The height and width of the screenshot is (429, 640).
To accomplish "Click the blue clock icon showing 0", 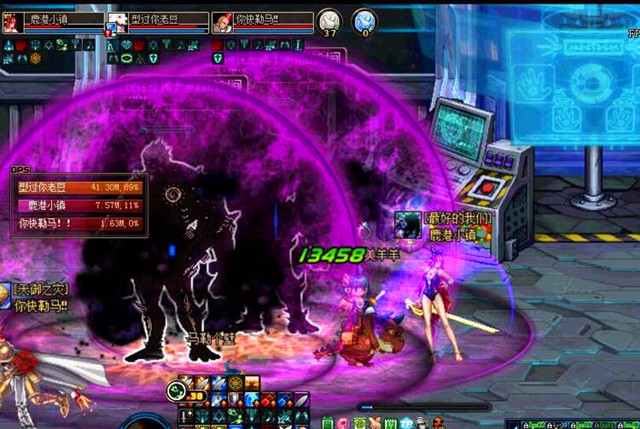I will (366, 21).
